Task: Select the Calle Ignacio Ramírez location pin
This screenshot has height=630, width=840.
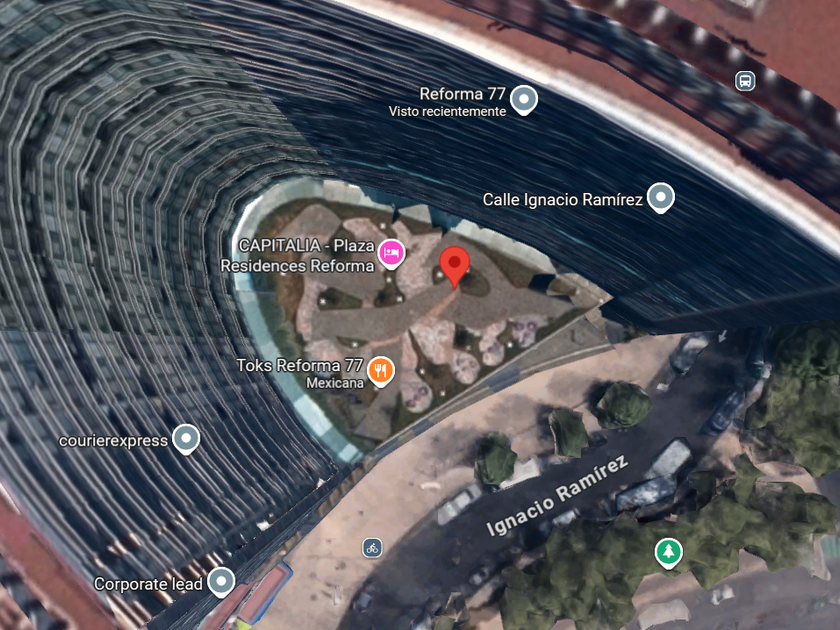Action: click(x=660, y=198)
